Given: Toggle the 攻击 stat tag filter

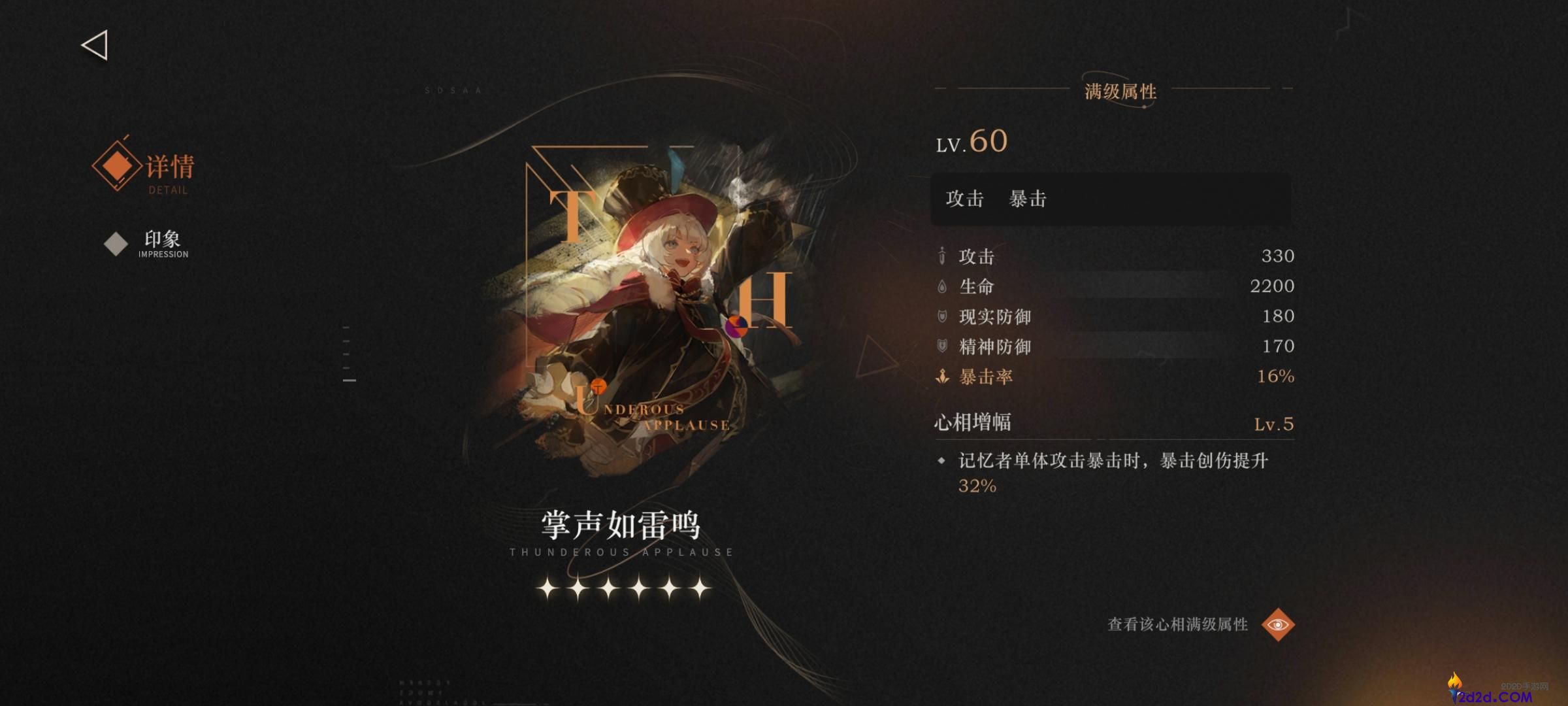Looking at the screenshot, I should 963,199.
